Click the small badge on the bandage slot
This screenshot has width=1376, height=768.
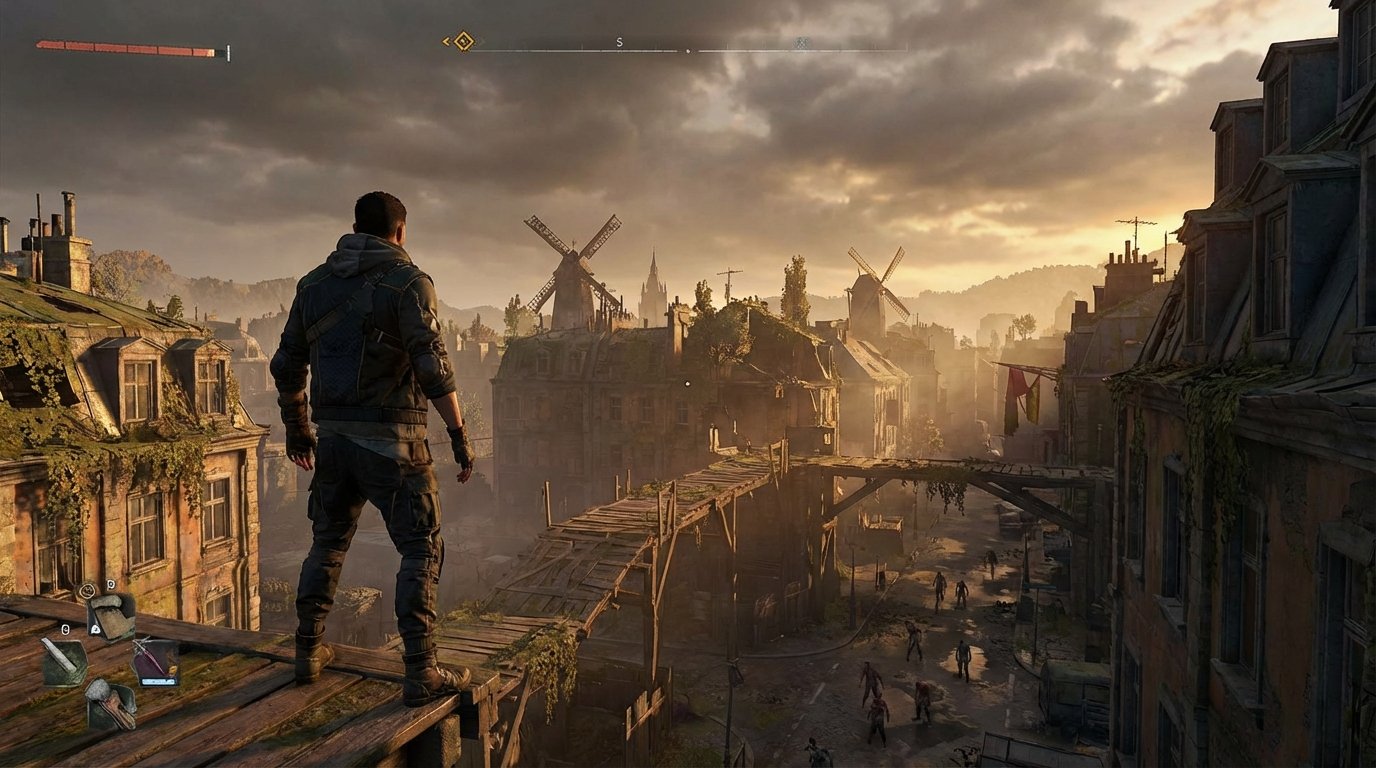pos(95,629)
